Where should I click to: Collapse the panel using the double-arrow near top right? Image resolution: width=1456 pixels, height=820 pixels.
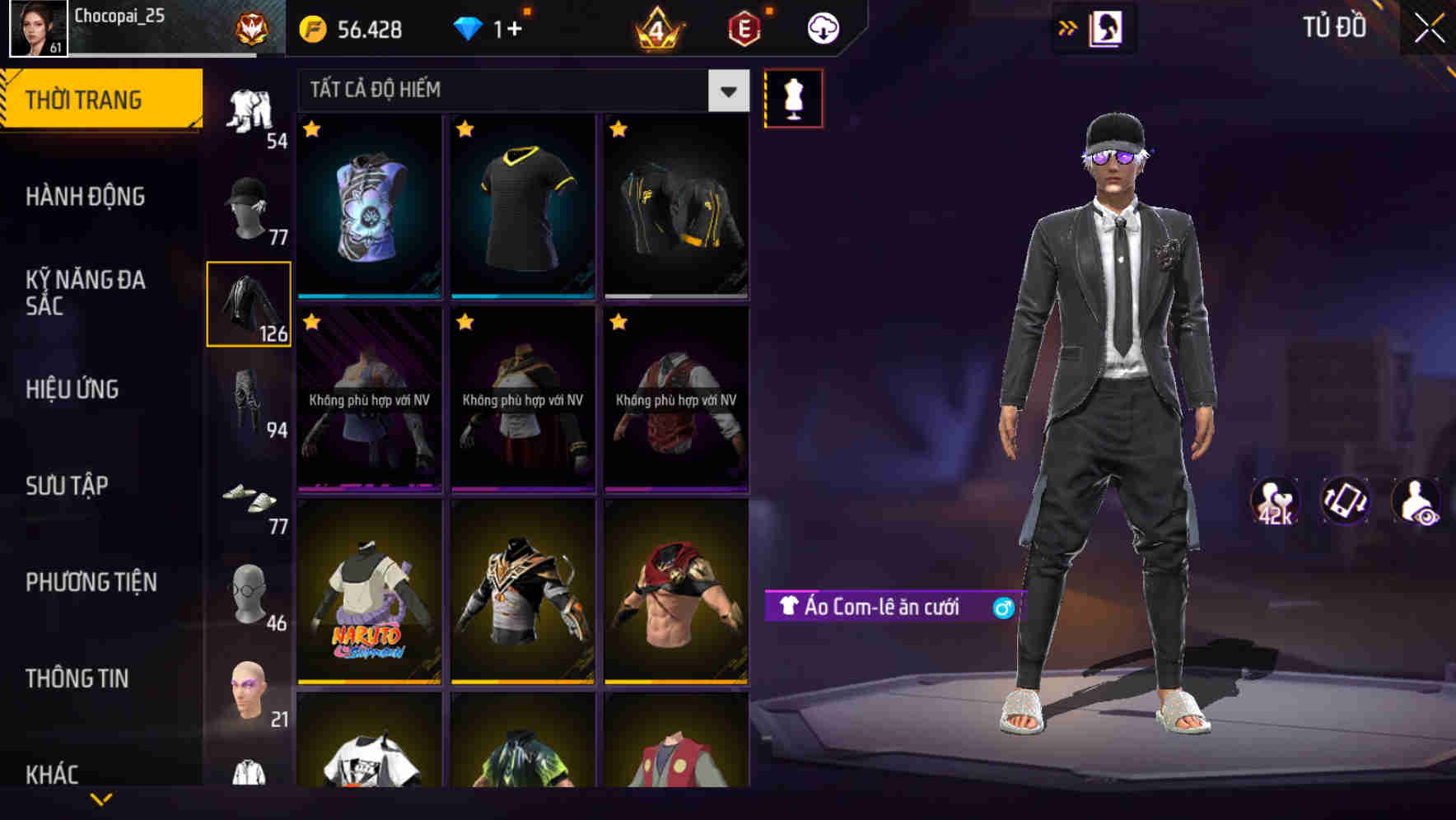click(x=1068, y=27)
